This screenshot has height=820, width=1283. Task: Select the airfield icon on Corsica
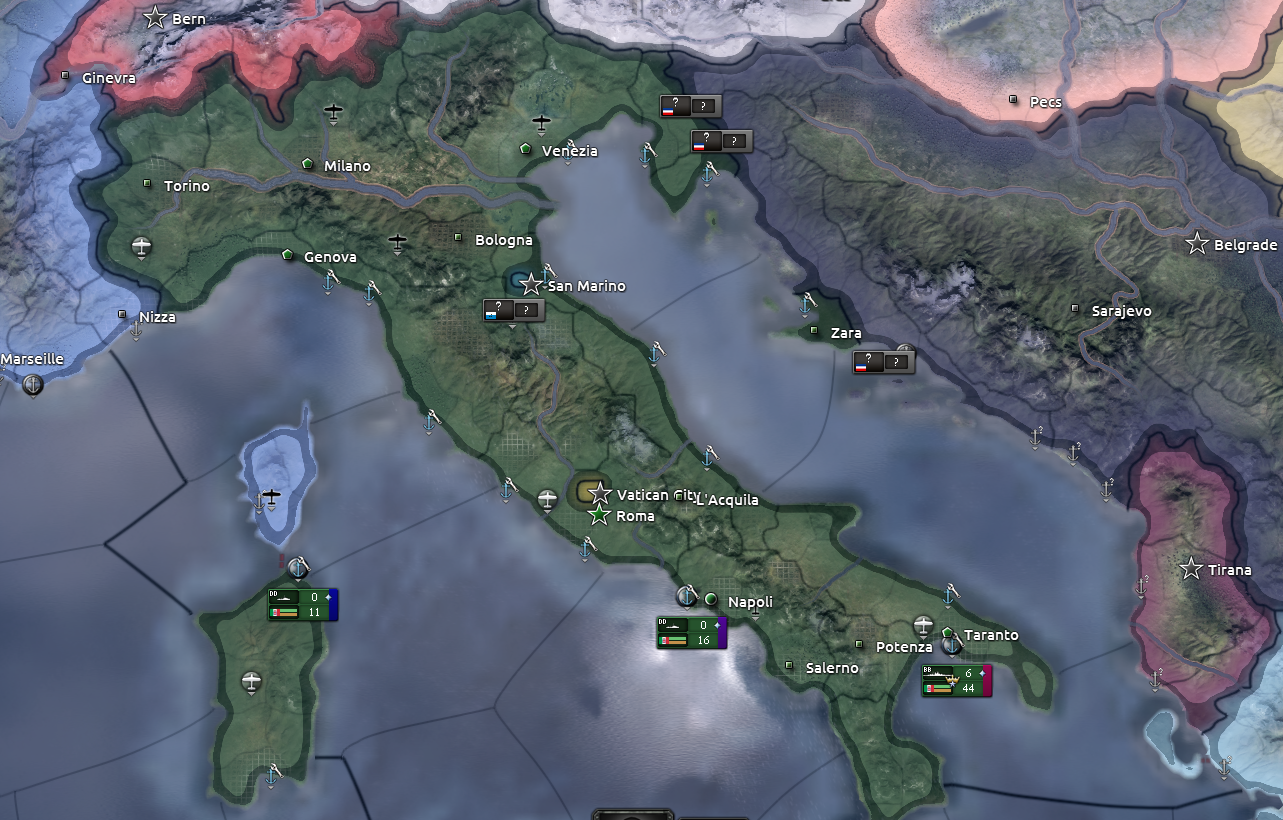pyautogui.click(x=272, y=497)
